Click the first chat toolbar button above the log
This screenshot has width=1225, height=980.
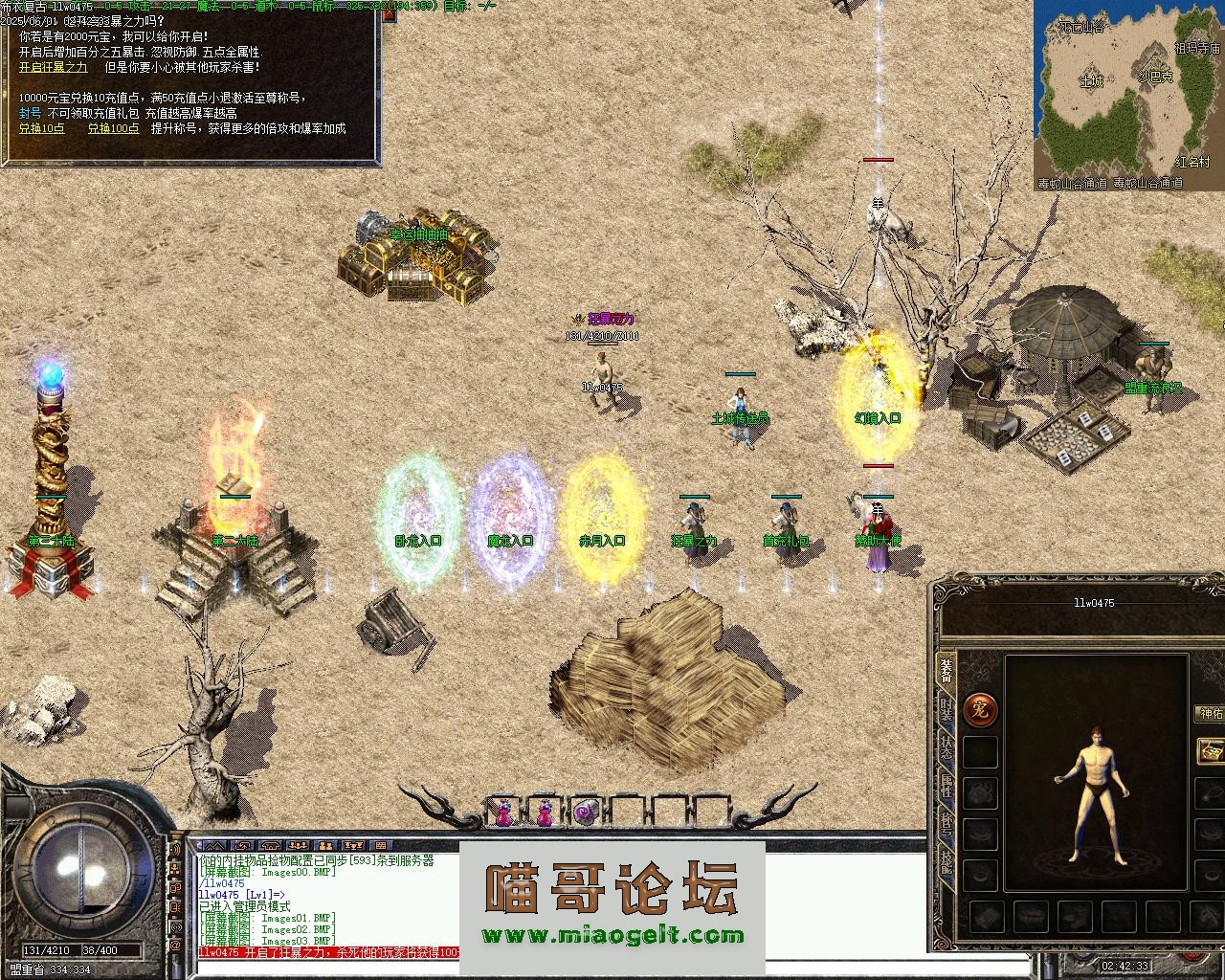point(213,846)
